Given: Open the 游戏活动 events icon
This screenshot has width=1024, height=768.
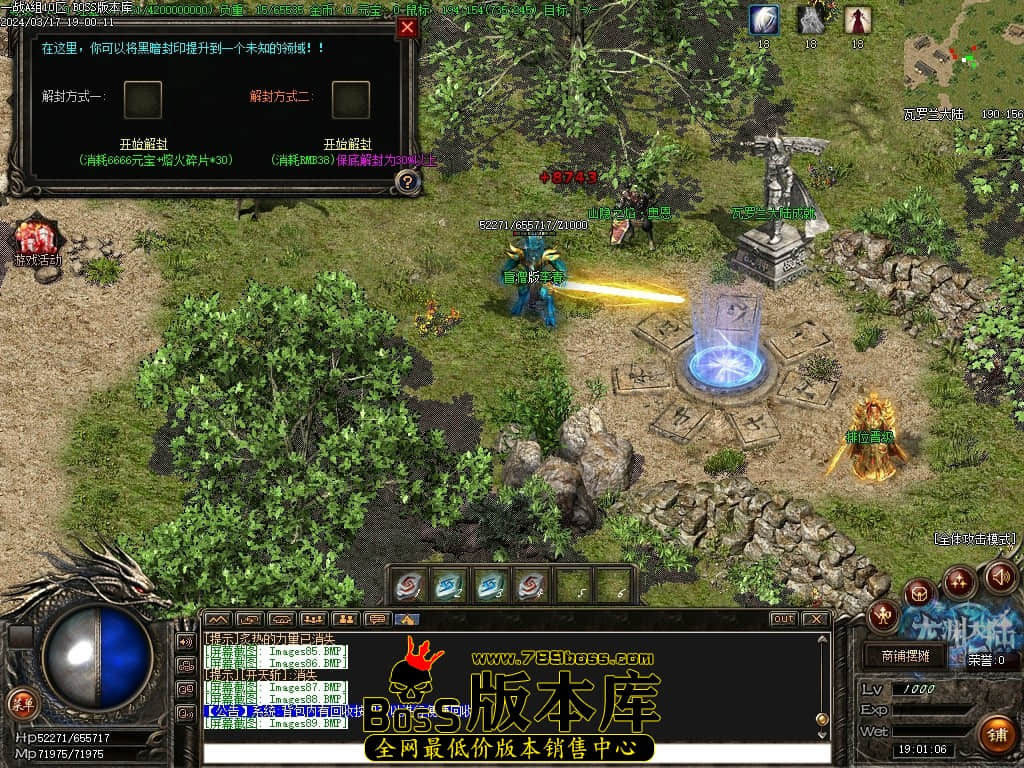Looking at the screenshot, I should click(x=36, y=240).
